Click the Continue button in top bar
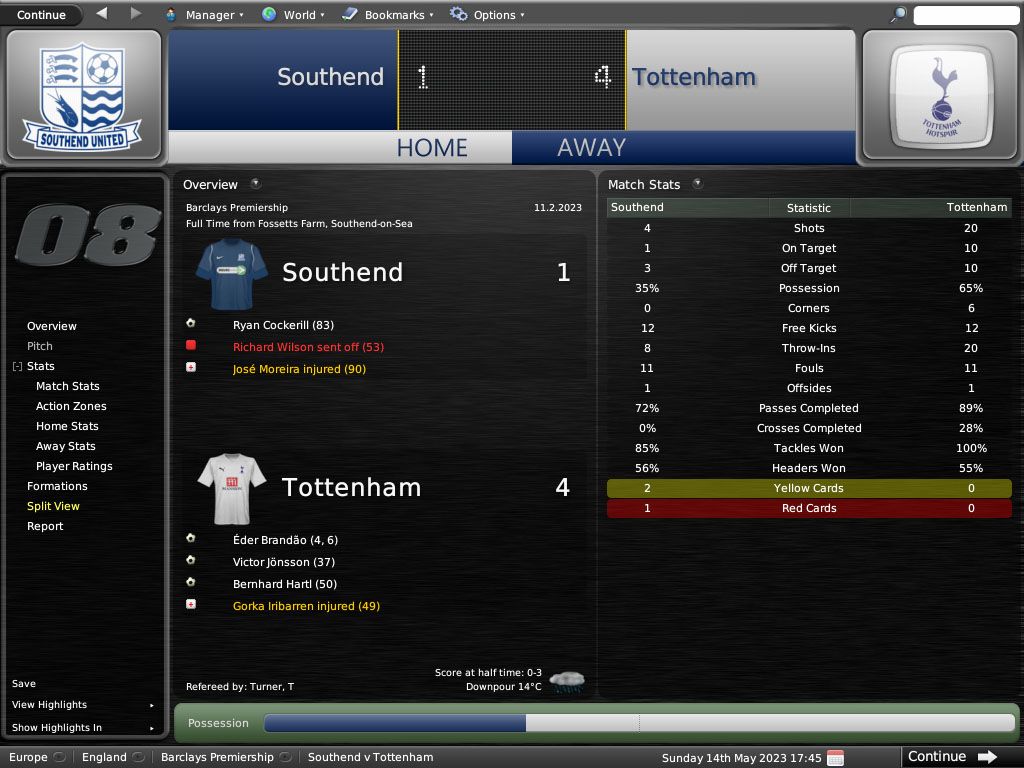Viewport: 1024px width, 768px height. click(x=42, y=15)
